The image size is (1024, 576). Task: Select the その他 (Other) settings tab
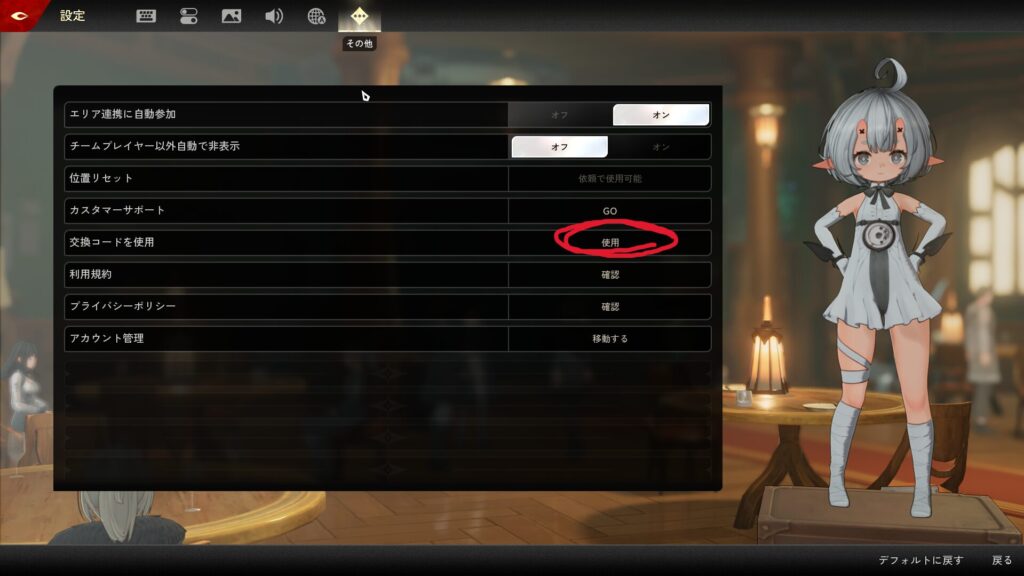359,16
